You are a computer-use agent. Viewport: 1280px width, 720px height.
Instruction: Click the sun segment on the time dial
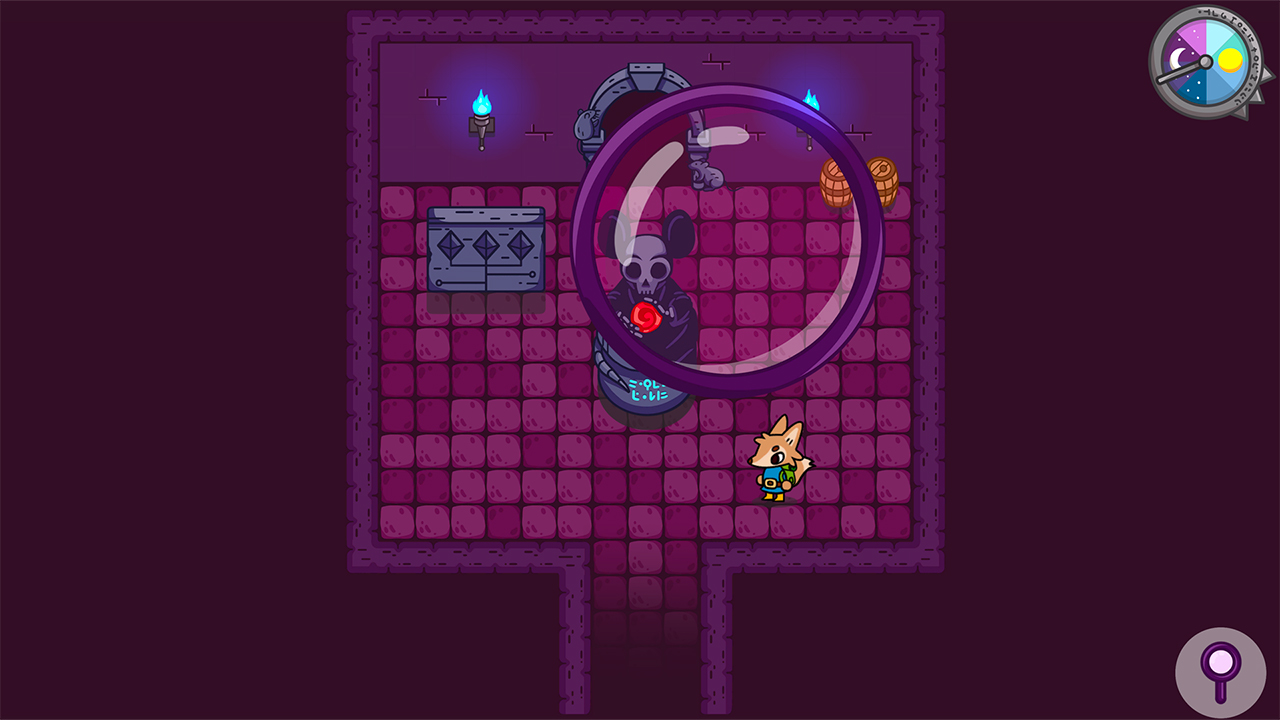[x=1230, y=60]
